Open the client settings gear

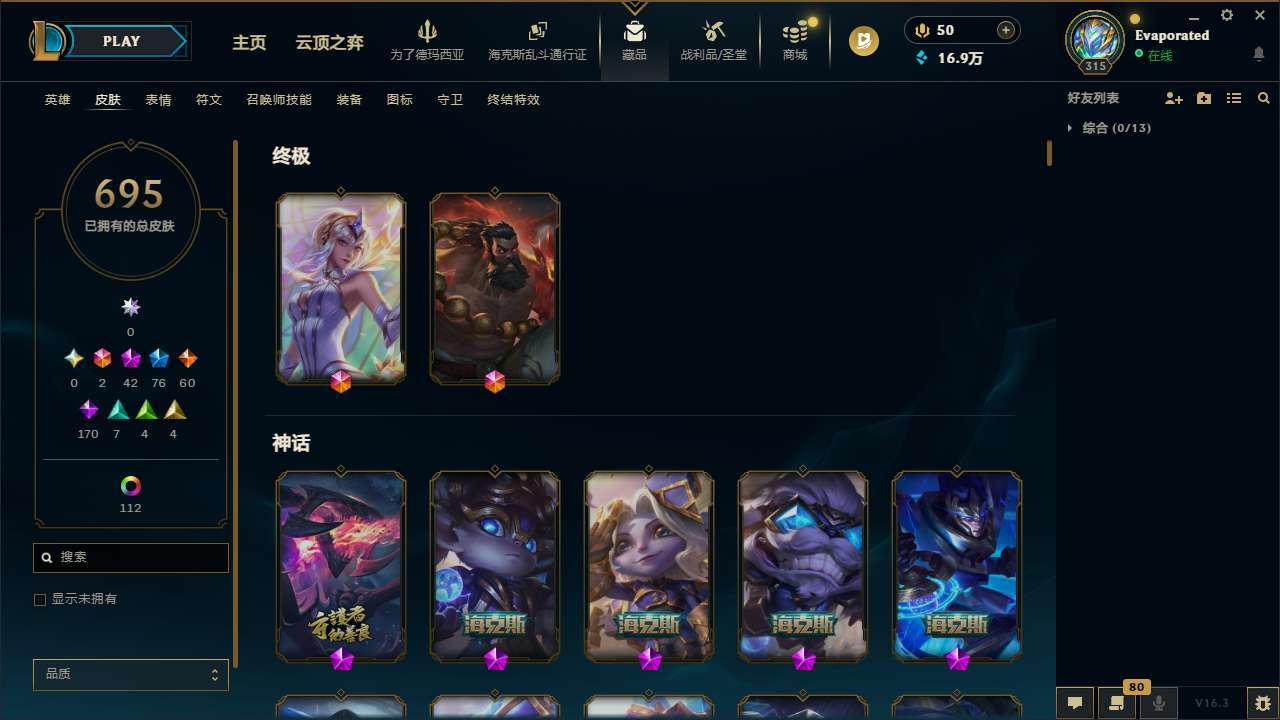(1226, 15)
